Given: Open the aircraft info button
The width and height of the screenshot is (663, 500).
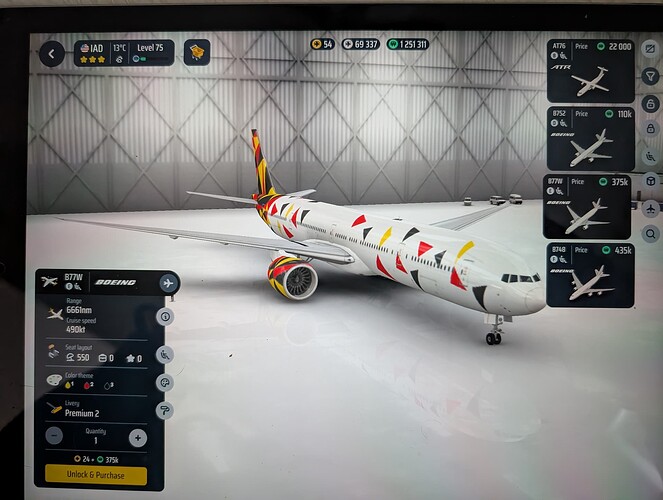Looking at the screenshot, I should pos(165,317).
